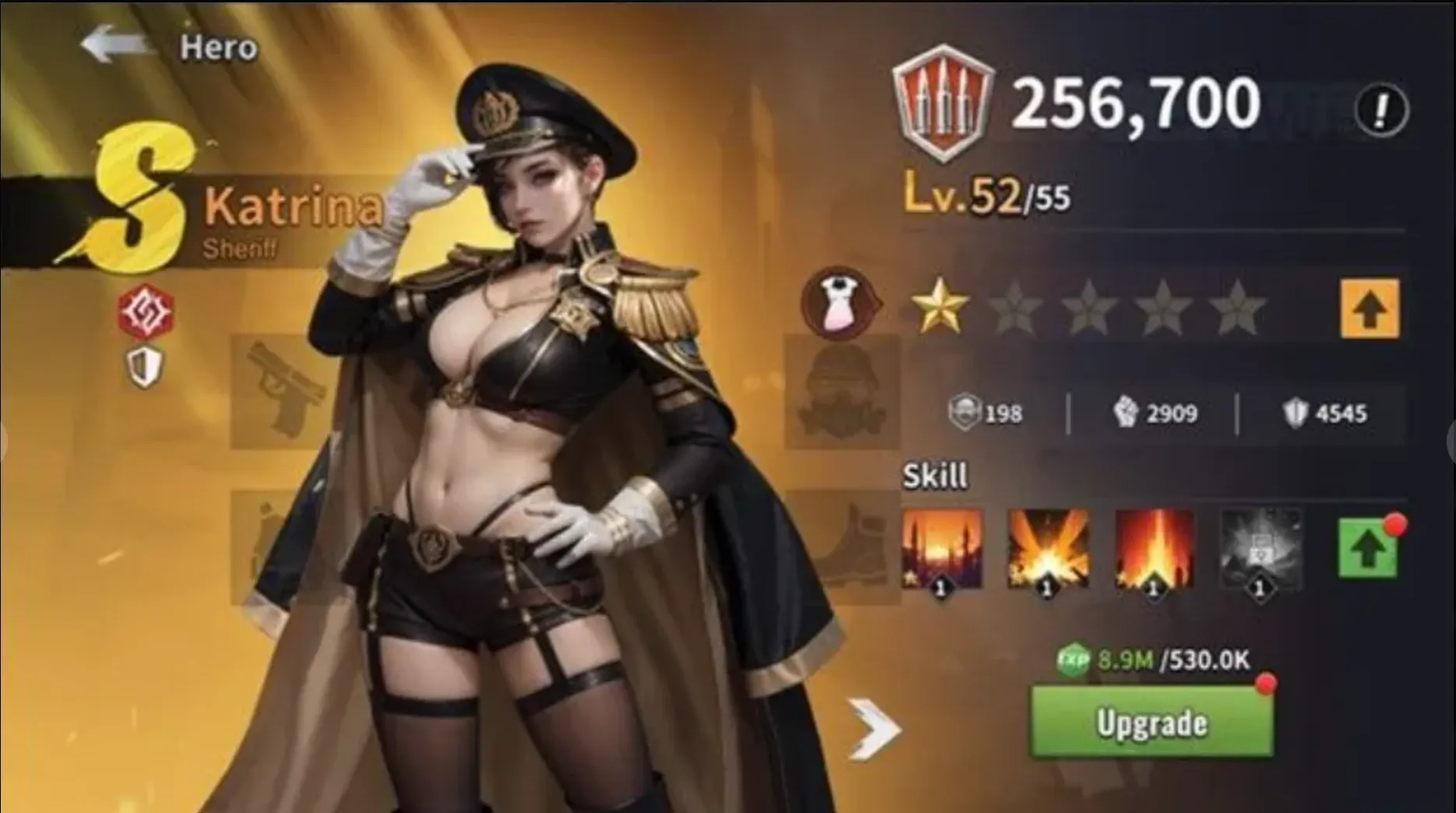Click the green skill upgrade arrow
This screenshot has width=1456, height=813.
1369,549
